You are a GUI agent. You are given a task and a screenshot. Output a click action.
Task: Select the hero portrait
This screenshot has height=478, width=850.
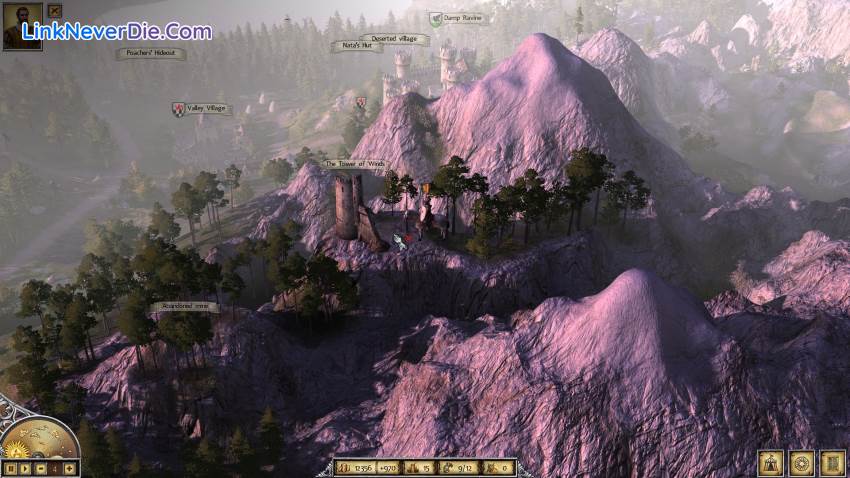coord(22,26)
